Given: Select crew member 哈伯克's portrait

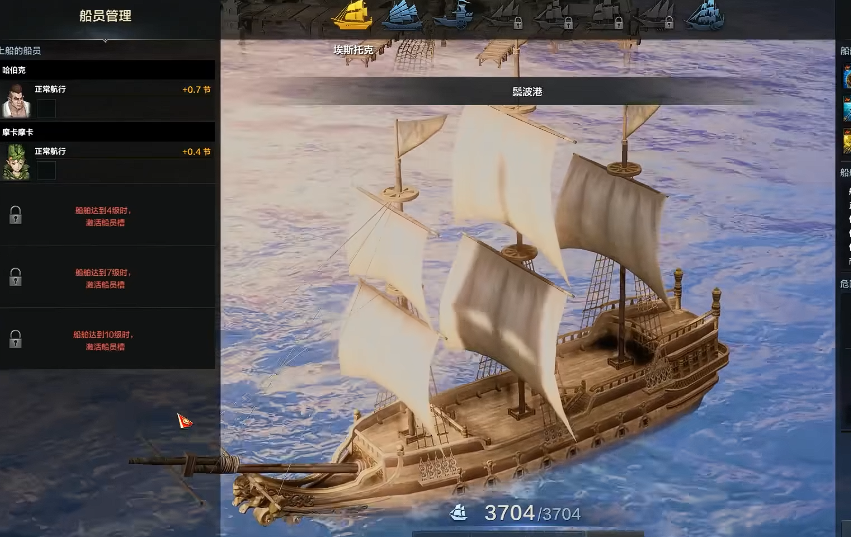Looking at the screenshot, I should pos(15,101).
